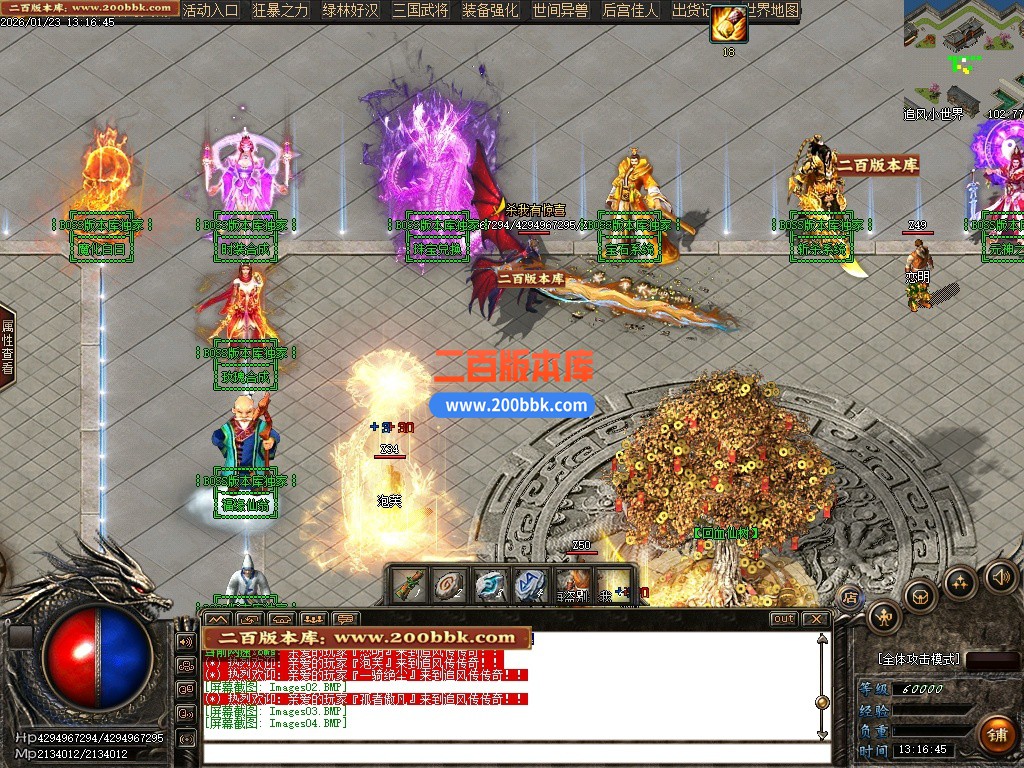Open the 世界地图 world map

[x=770, y=11]
